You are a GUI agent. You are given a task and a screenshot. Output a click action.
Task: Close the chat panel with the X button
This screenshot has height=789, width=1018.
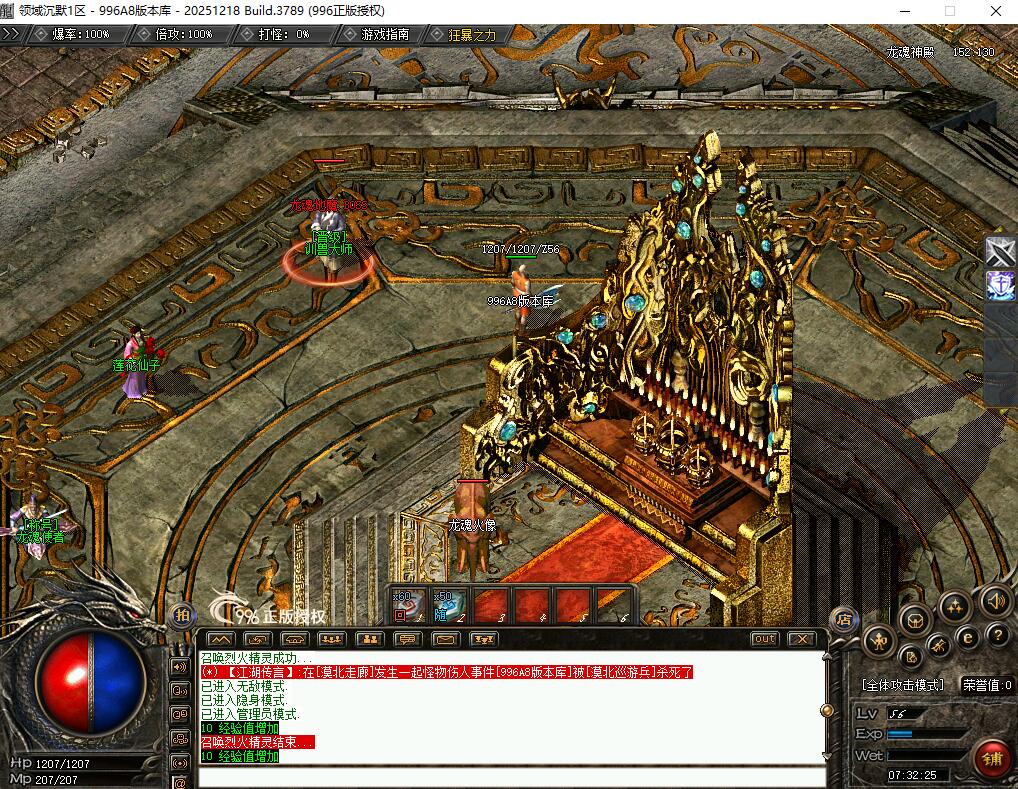(x=801, y=638)
